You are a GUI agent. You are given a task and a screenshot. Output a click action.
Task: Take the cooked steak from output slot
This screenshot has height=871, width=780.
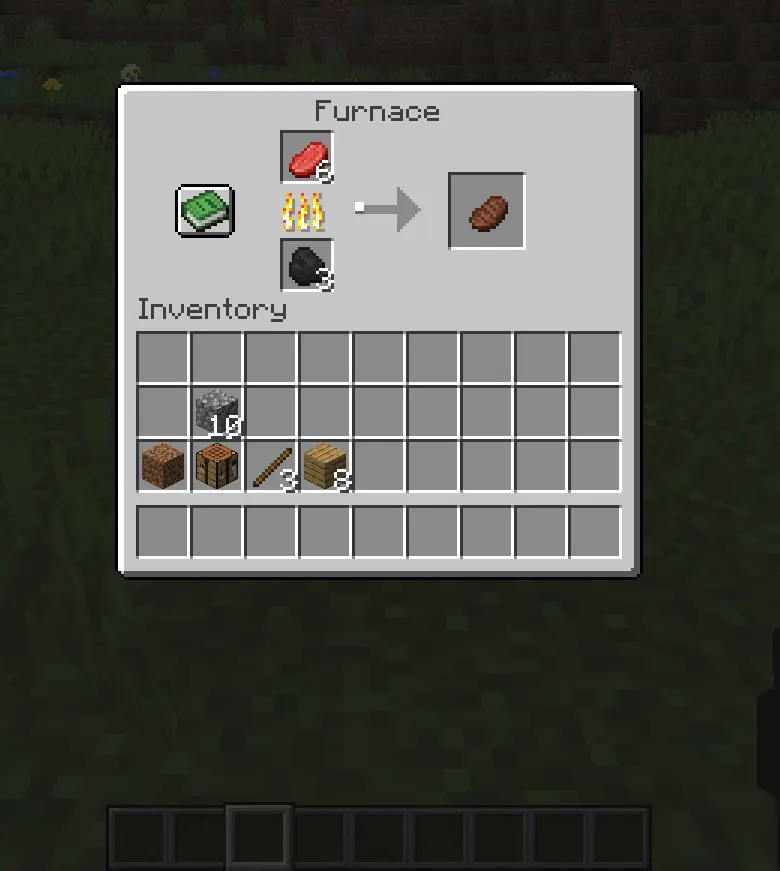tap(487, 211)
